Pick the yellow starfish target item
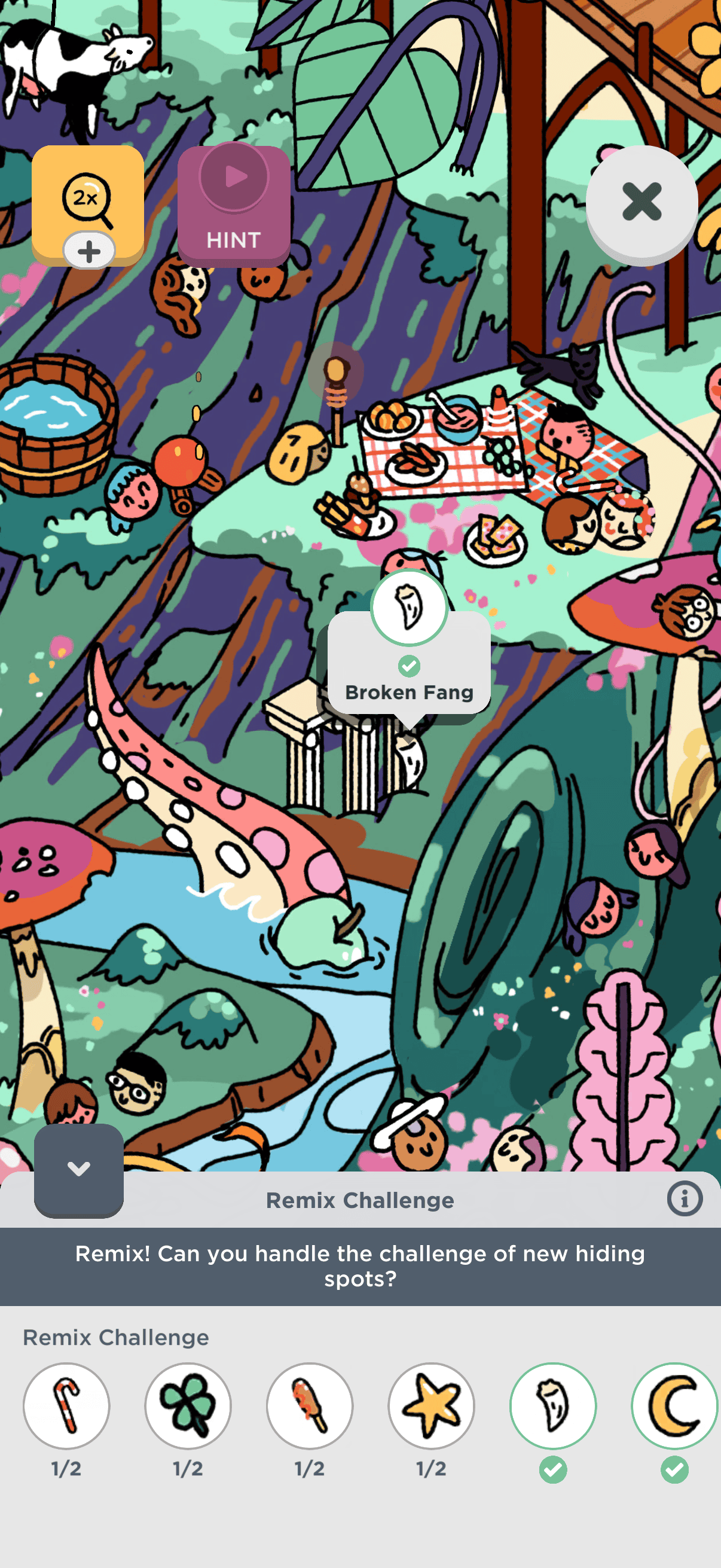The width and height of the screenshot is (721, 1568). 432,1405
